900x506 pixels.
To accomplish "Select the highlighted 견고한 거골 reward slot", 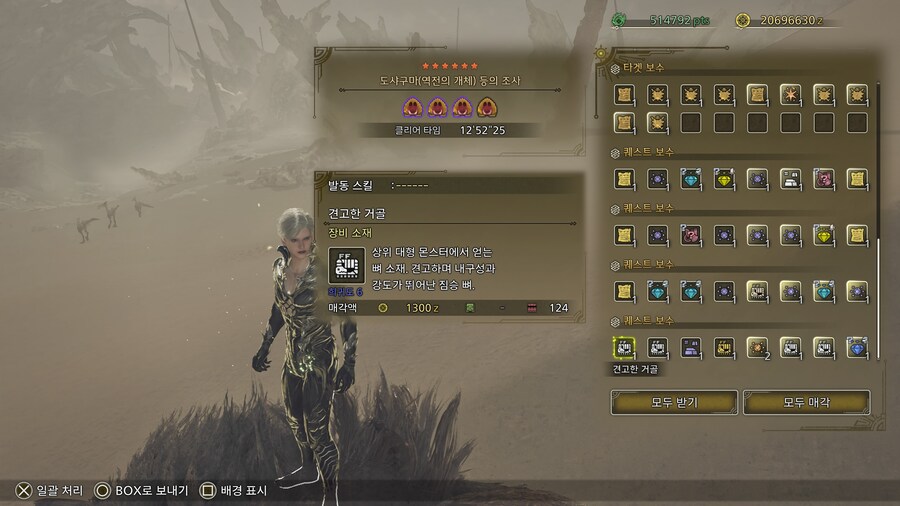I will [x=624, y=347].
